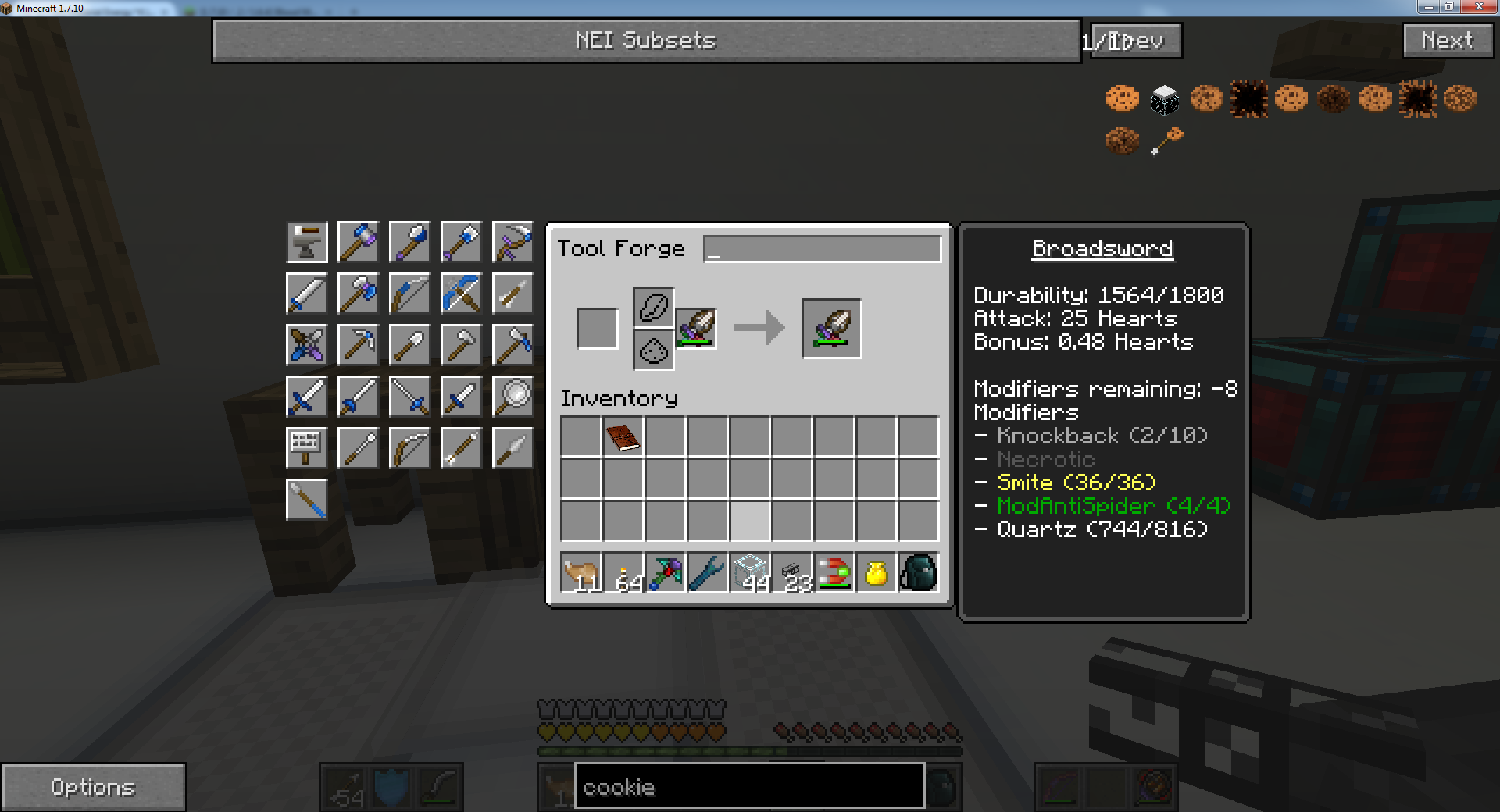Edit the Tool Forge name field

[822, 249]
